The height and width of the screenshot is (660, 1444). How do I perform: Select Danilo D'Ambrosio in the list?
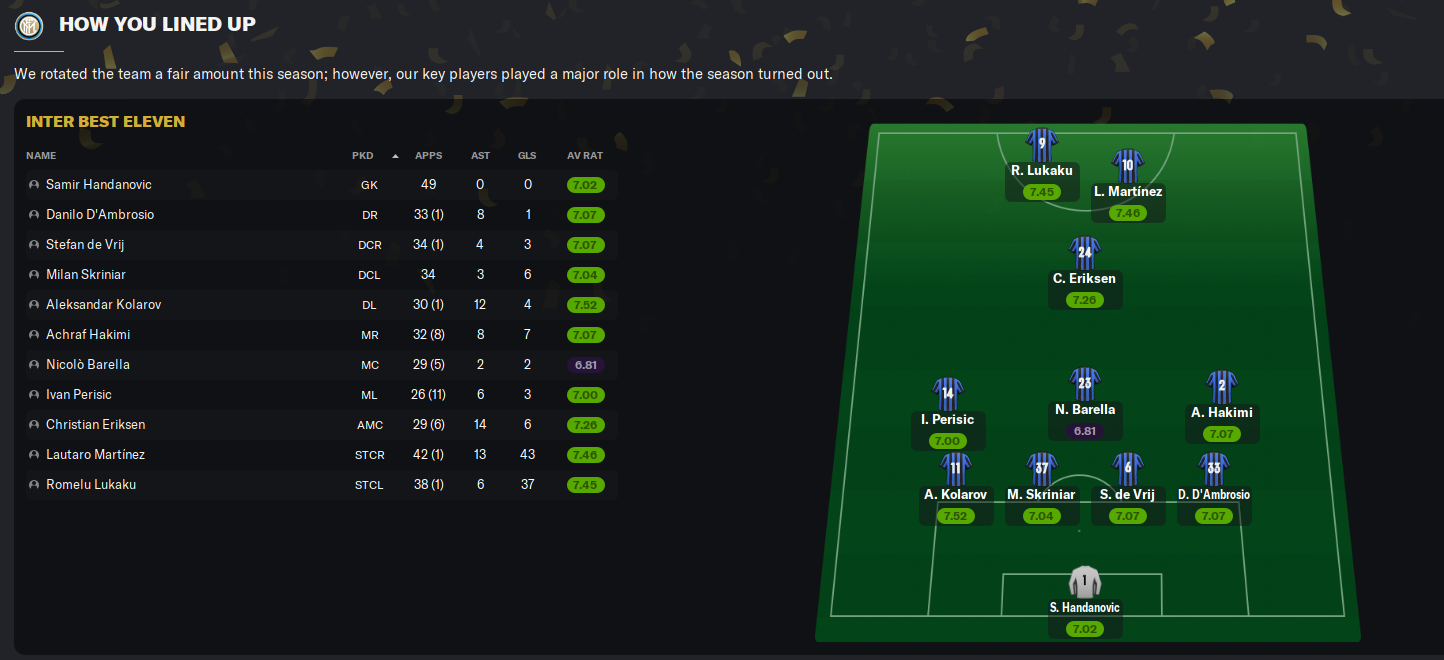[100, 215]
